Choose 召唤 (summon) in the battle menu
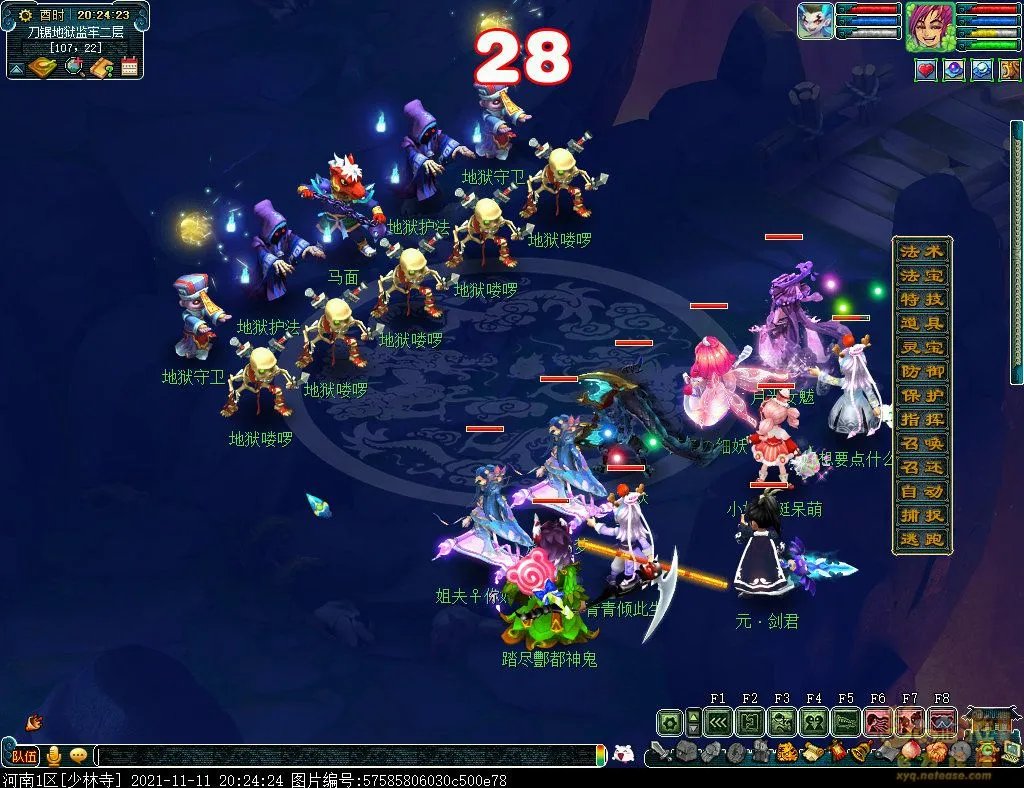 click(x=921, y=443)
